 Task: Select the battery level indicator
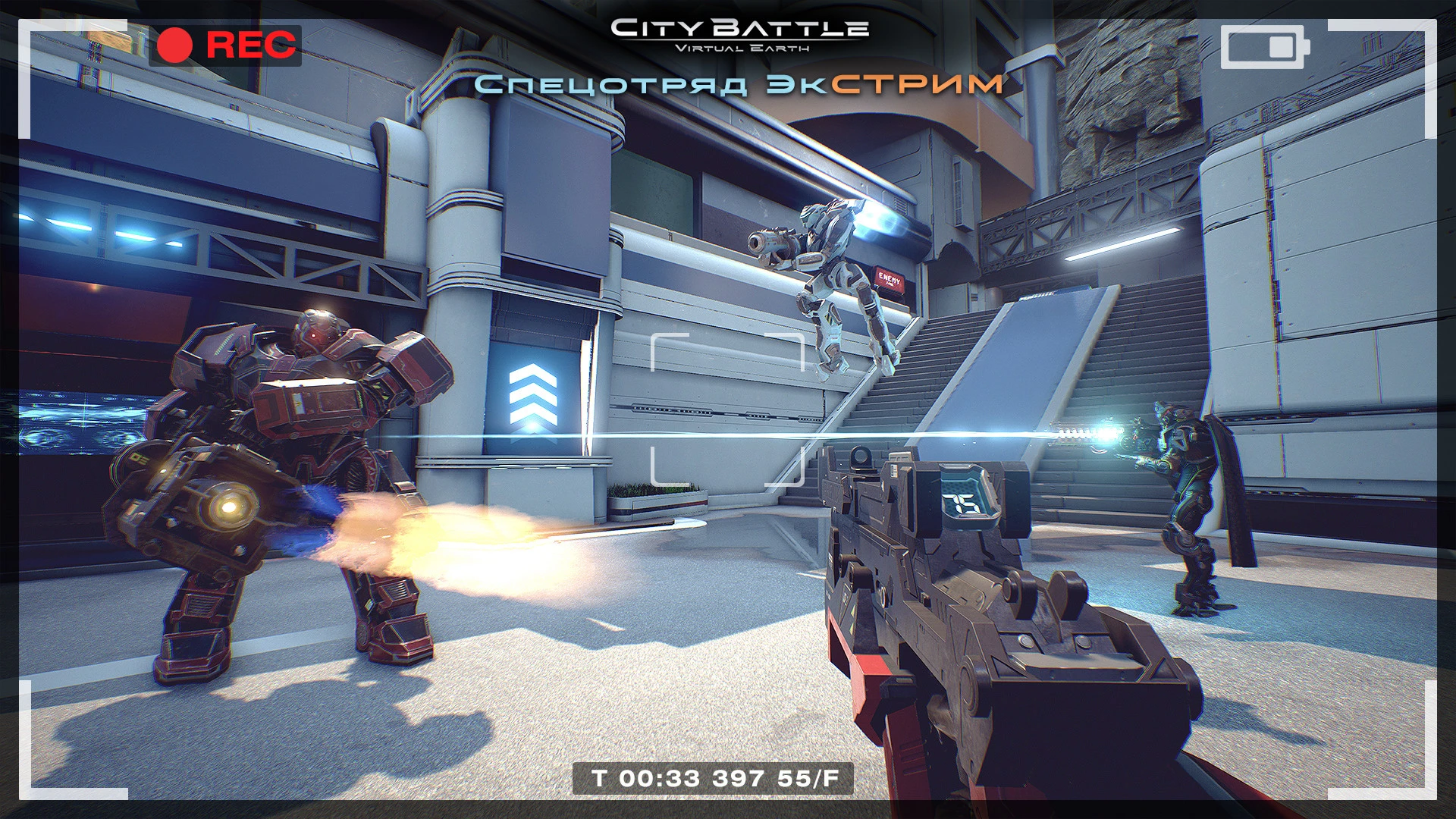click(x=1263, y=45)
